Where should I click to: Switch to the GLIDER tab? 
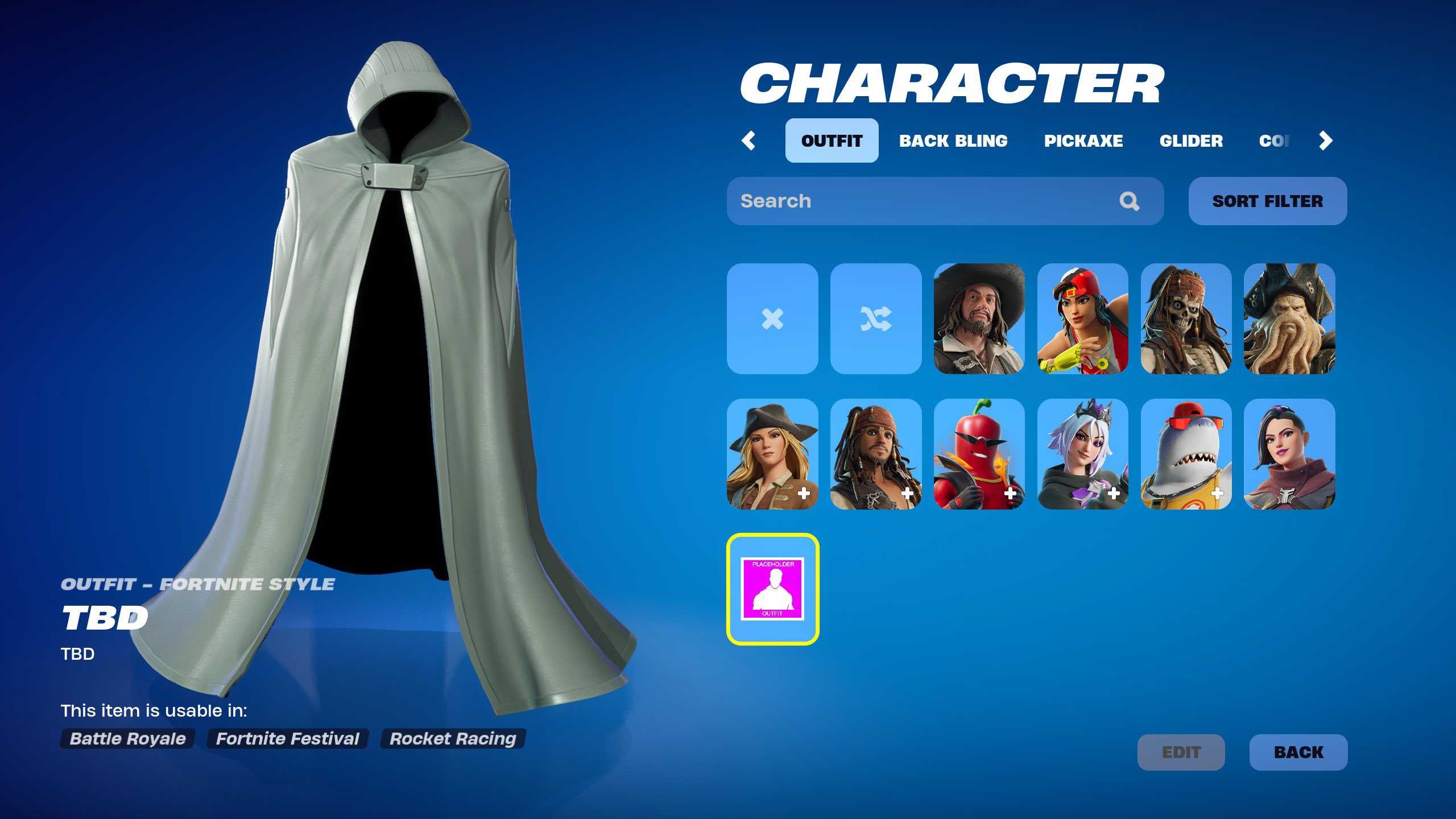click(1193, 140)
